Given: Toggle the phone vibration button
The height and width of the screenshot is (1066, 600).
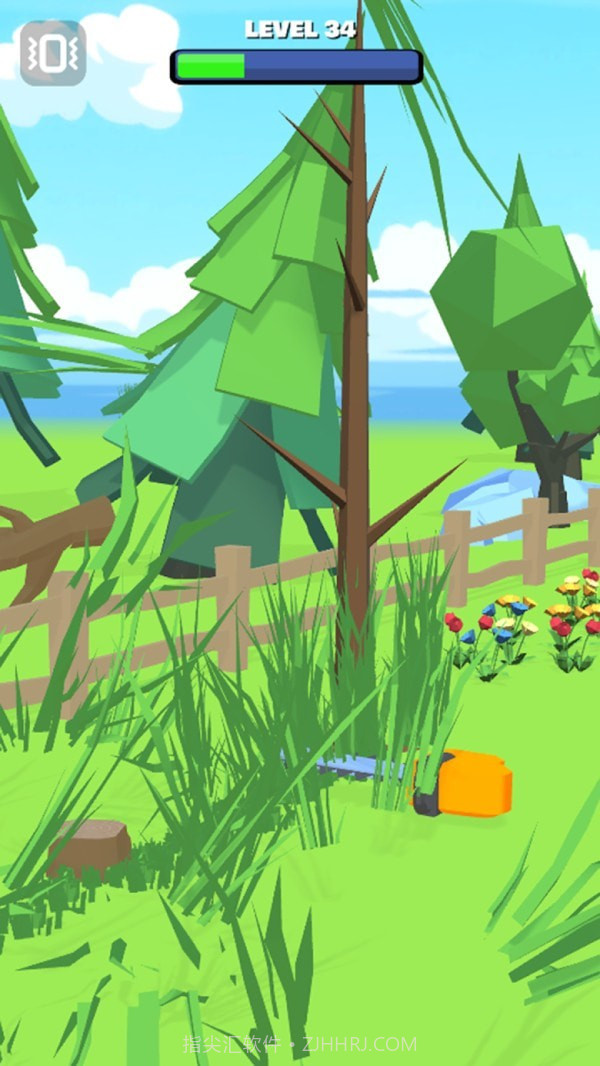Looking at the screenshot, I should [52, 54].
